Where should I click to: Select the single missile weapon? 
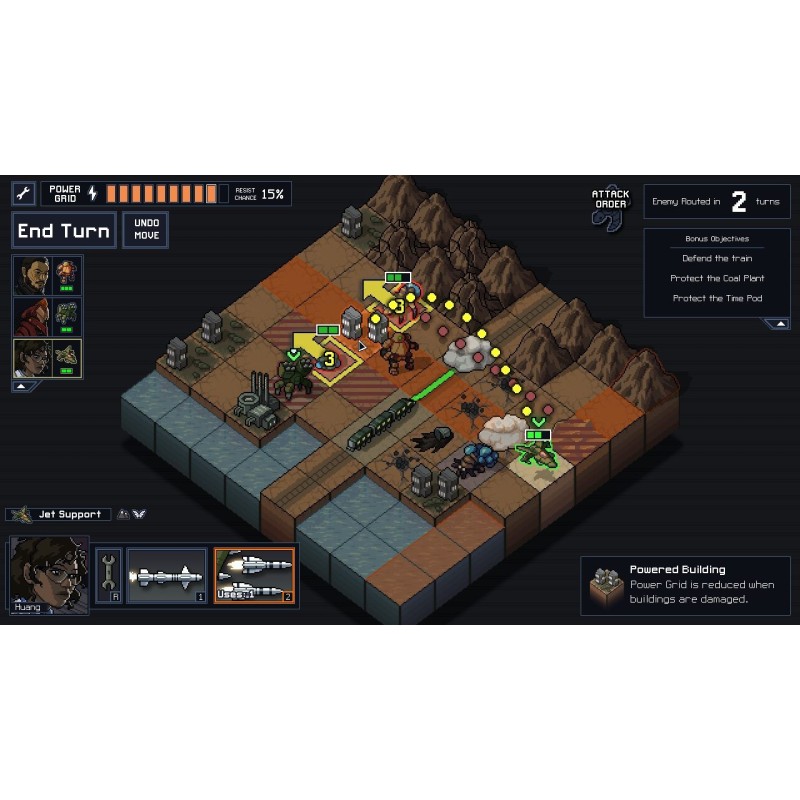click(166, 576)
